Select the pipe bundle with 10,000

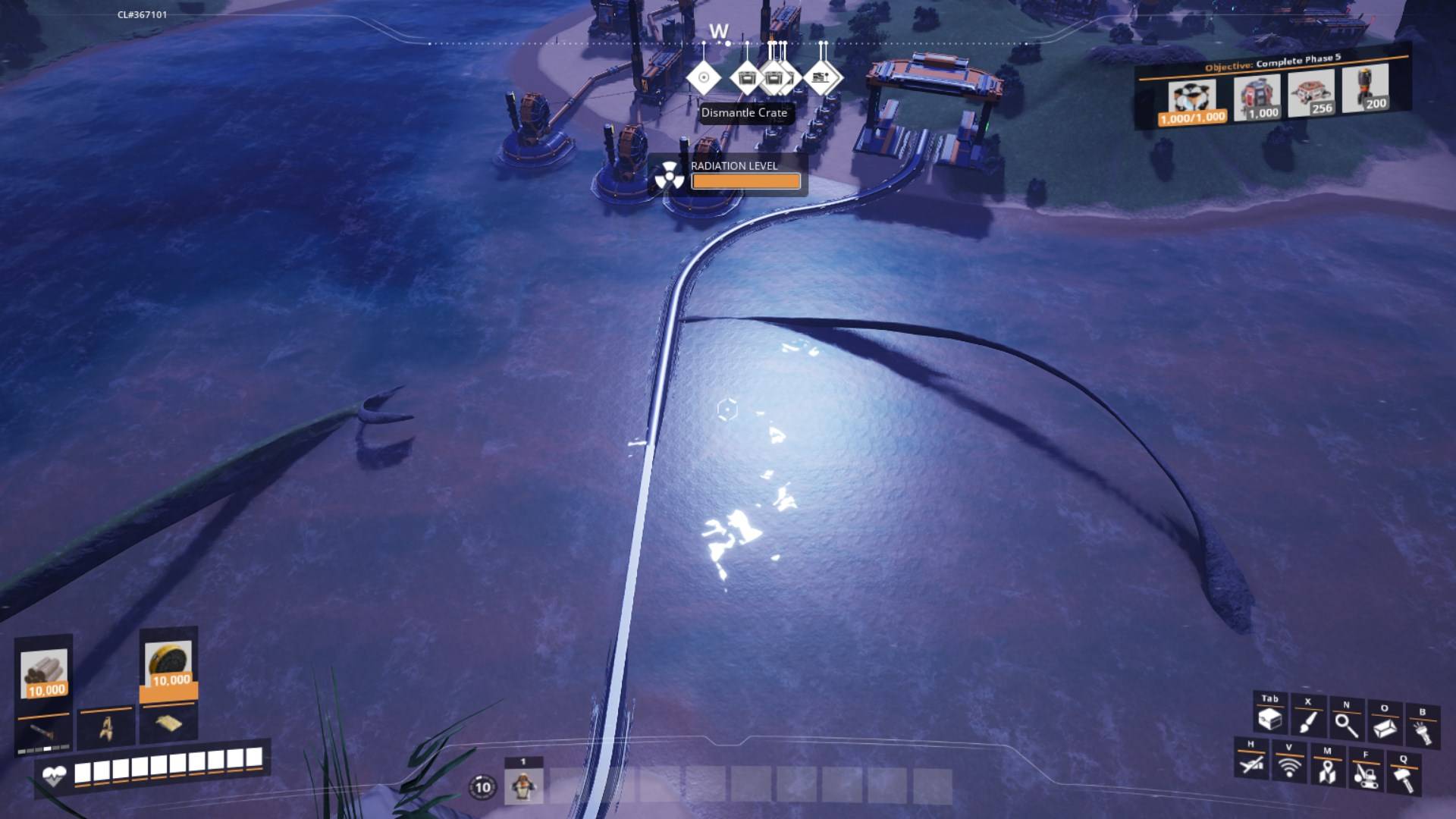click(45, 673)
